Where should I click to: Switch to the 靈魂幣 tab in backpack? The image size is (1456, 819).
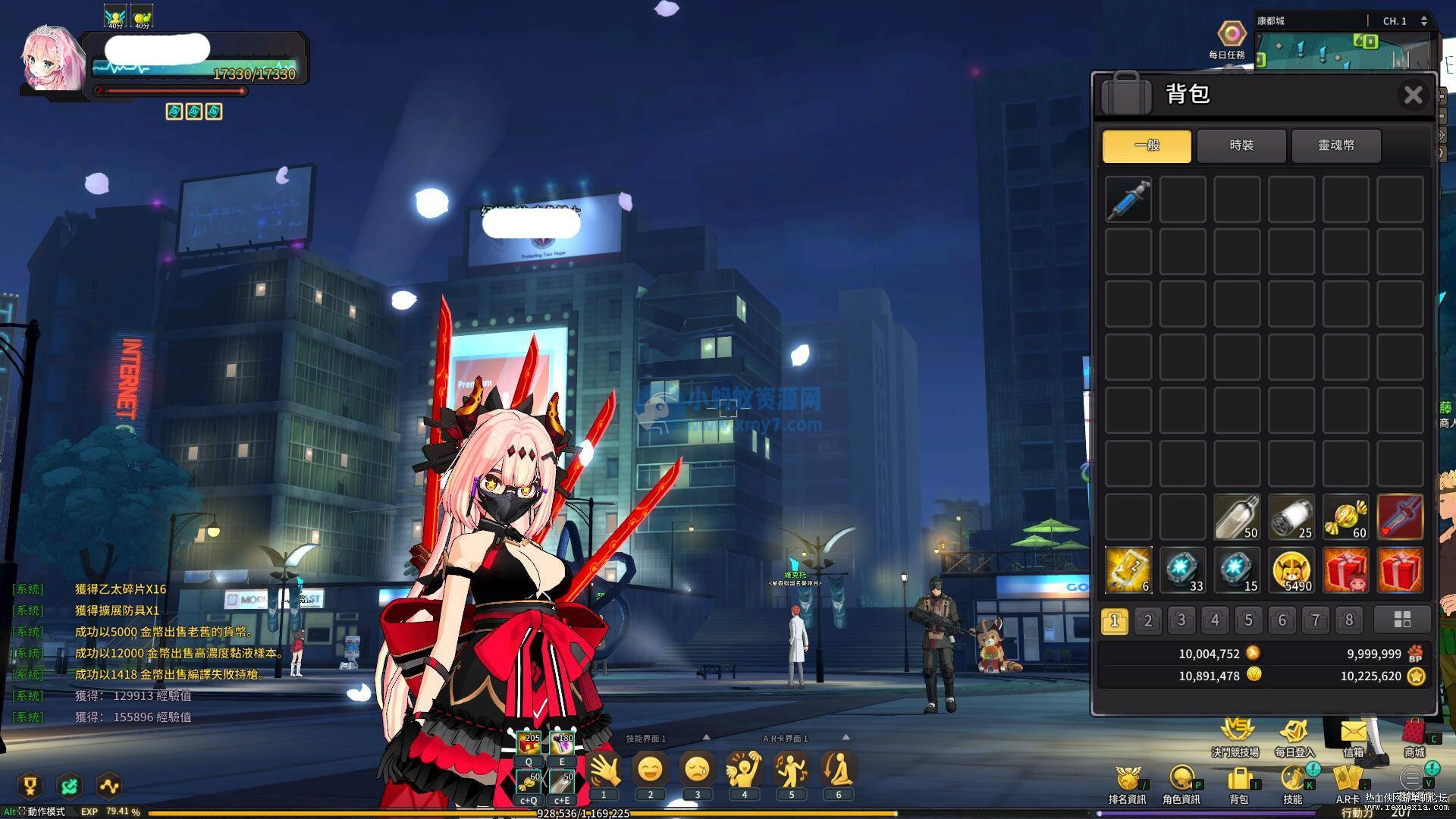pyautogui.click(x=1336, y=146)
